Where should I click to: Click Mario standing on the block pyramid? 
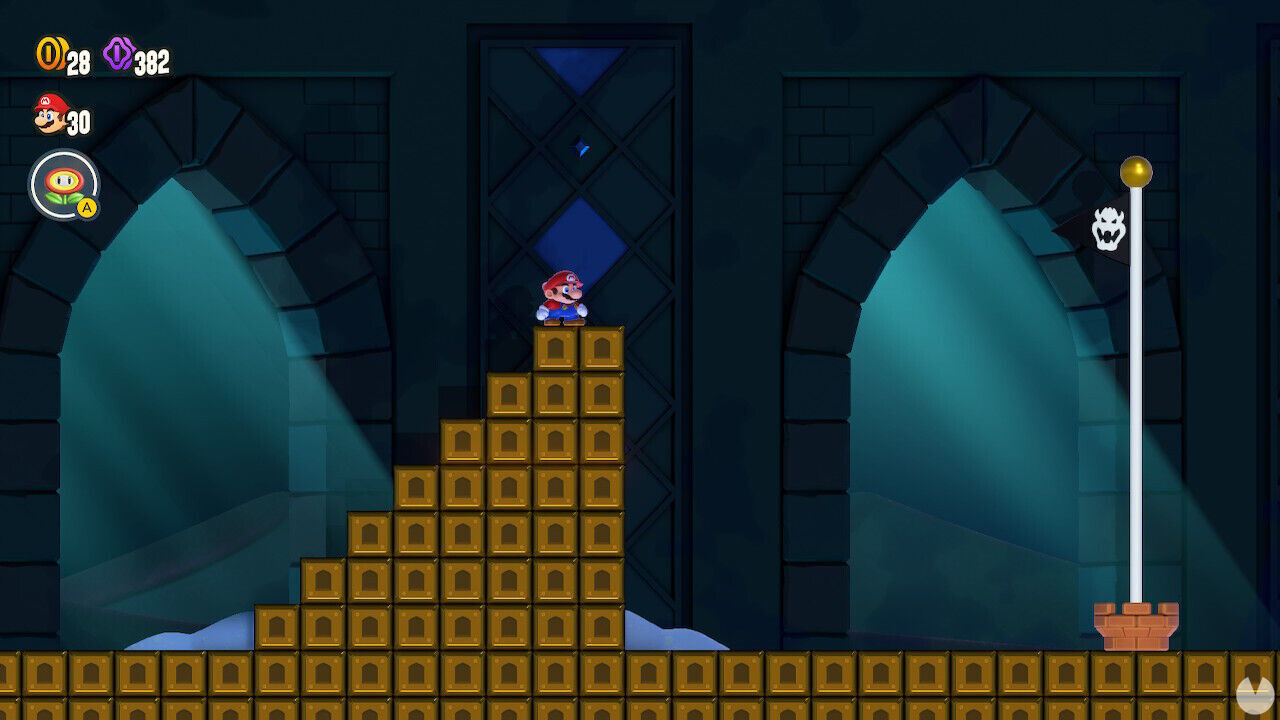[561, 296]
